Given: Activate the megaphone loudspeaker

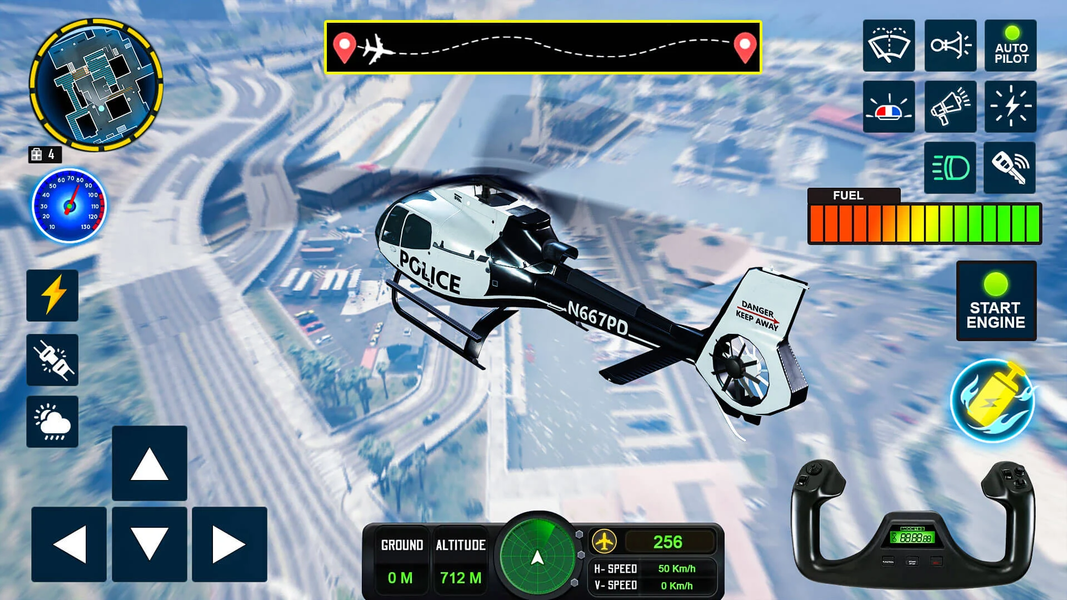Looking at the screenshot, I should [x=950, y=107].
